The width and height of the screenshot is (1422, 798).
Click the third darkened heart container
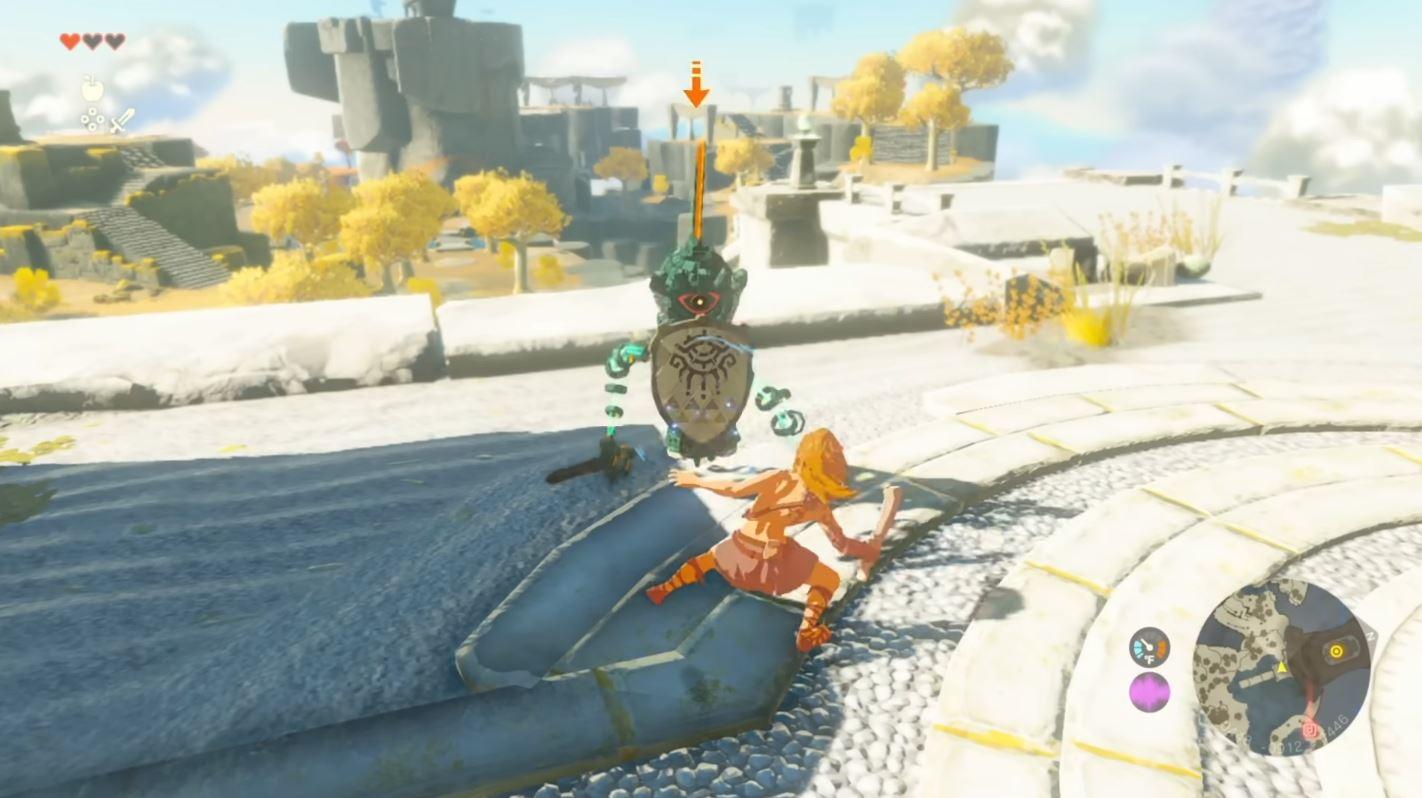(115, 41)
